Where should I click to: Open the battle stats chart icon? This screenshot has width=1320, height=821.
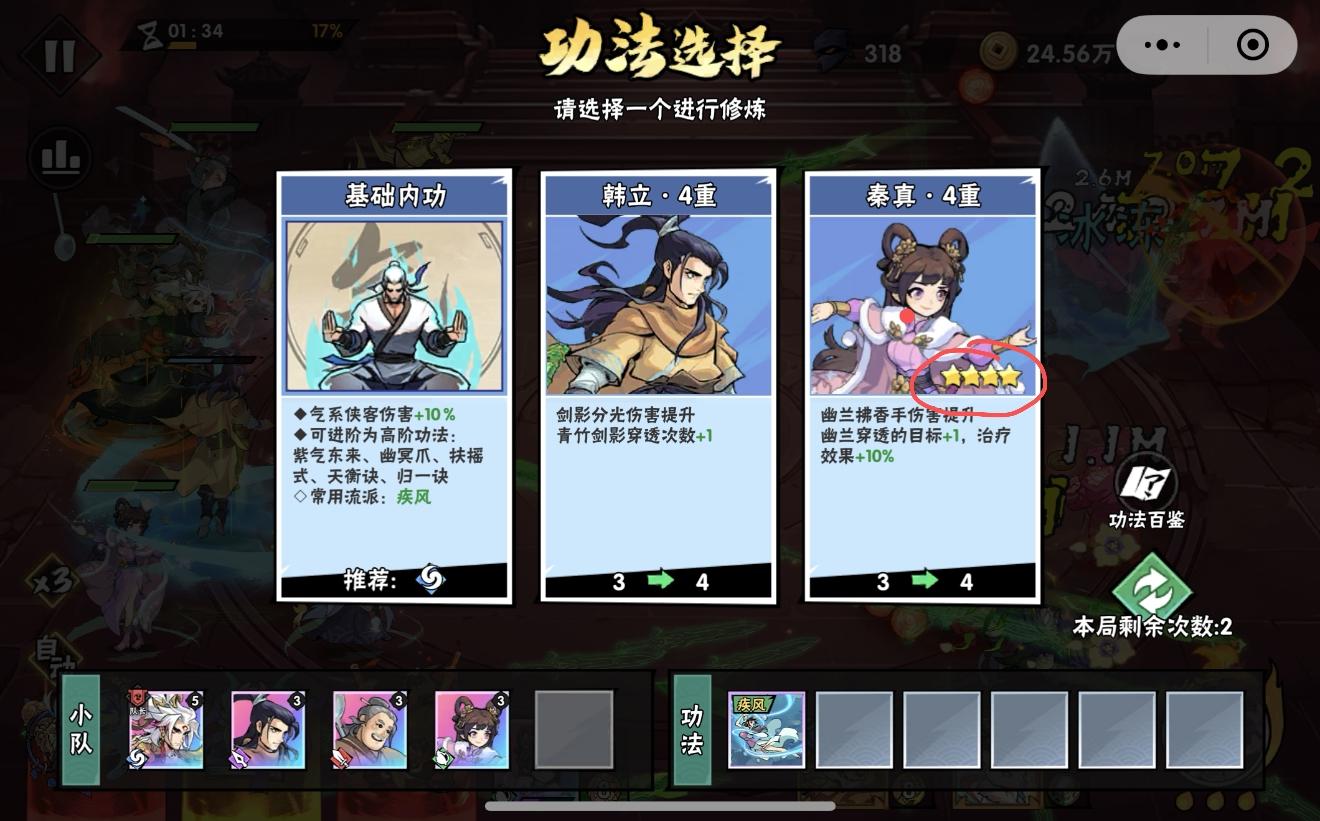[x=59, y=158]
